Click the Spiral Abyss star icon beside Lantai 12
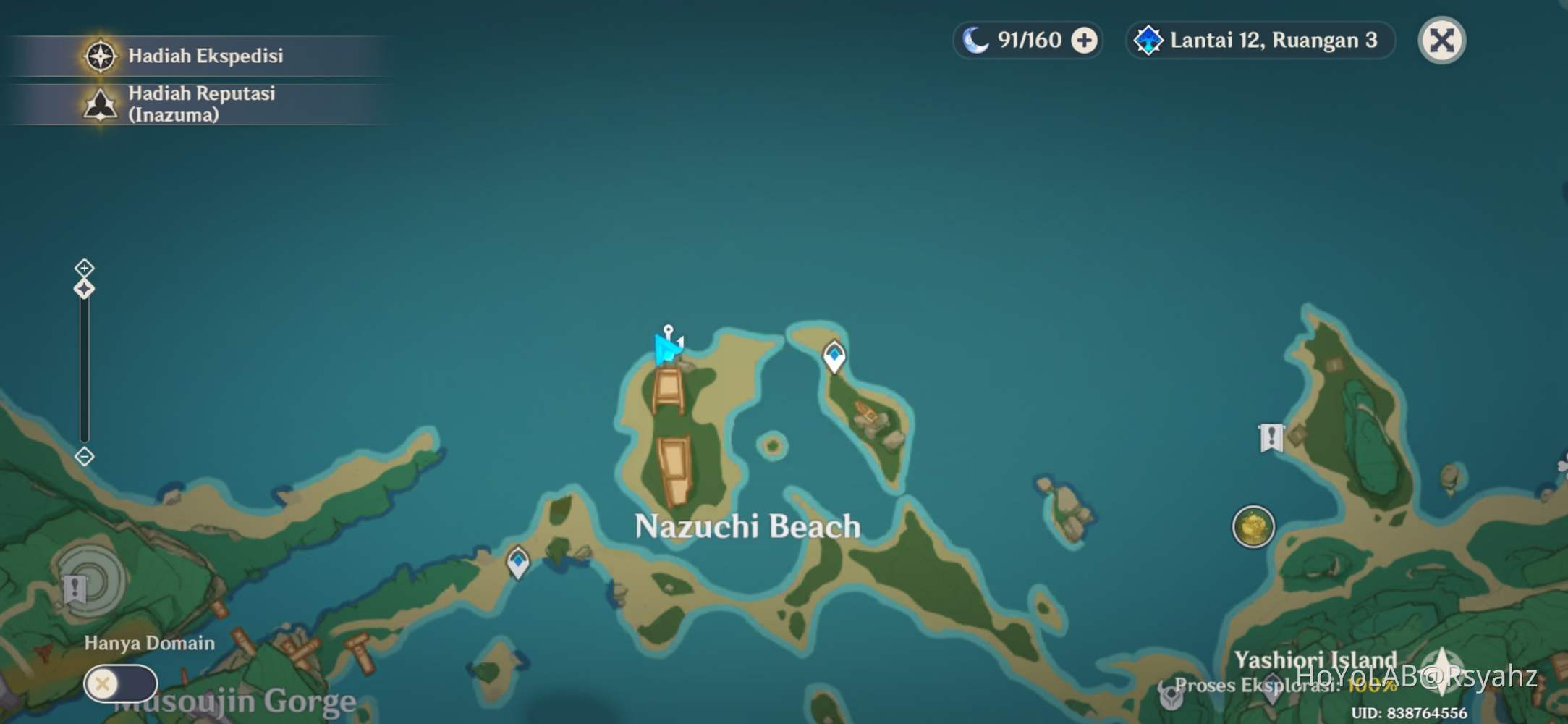The image size is (1568, 724). tap(1149, 41)
